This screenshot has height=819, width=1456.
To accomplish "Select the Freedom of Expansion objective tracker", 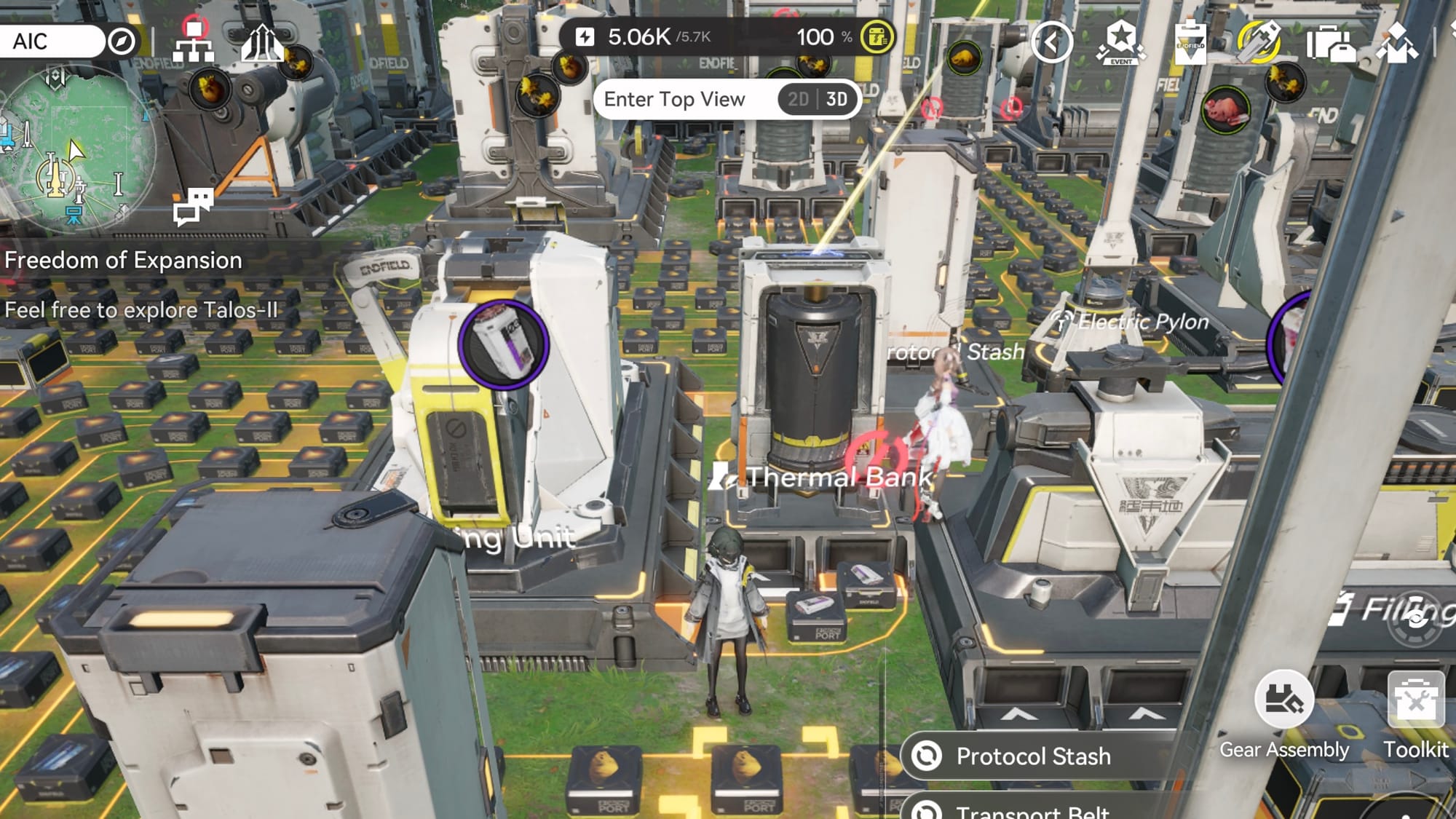I will coord(123,261).
